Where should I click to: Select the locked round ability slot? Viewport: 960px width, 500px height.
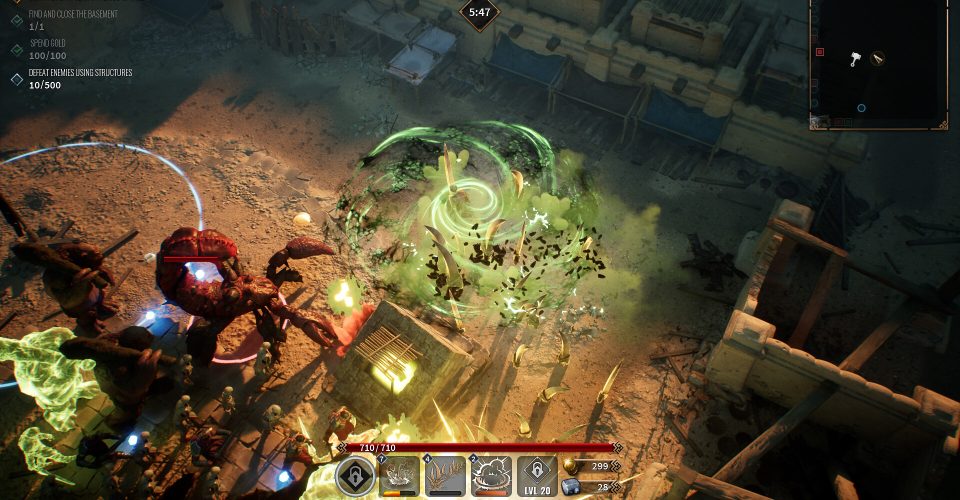(355, 477)
